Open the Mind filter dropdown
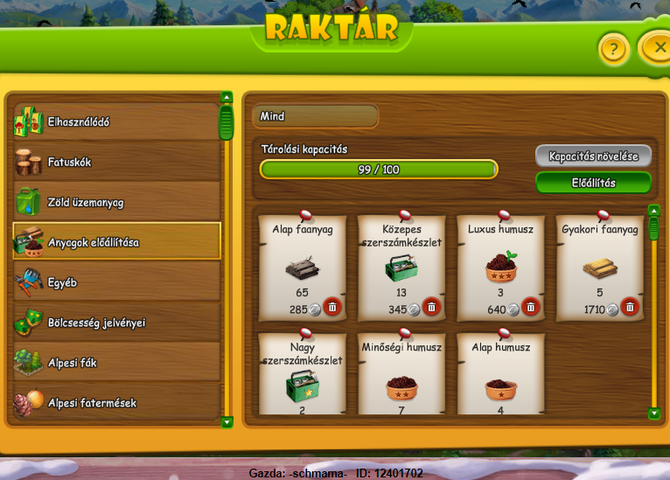 click(314, 116)
